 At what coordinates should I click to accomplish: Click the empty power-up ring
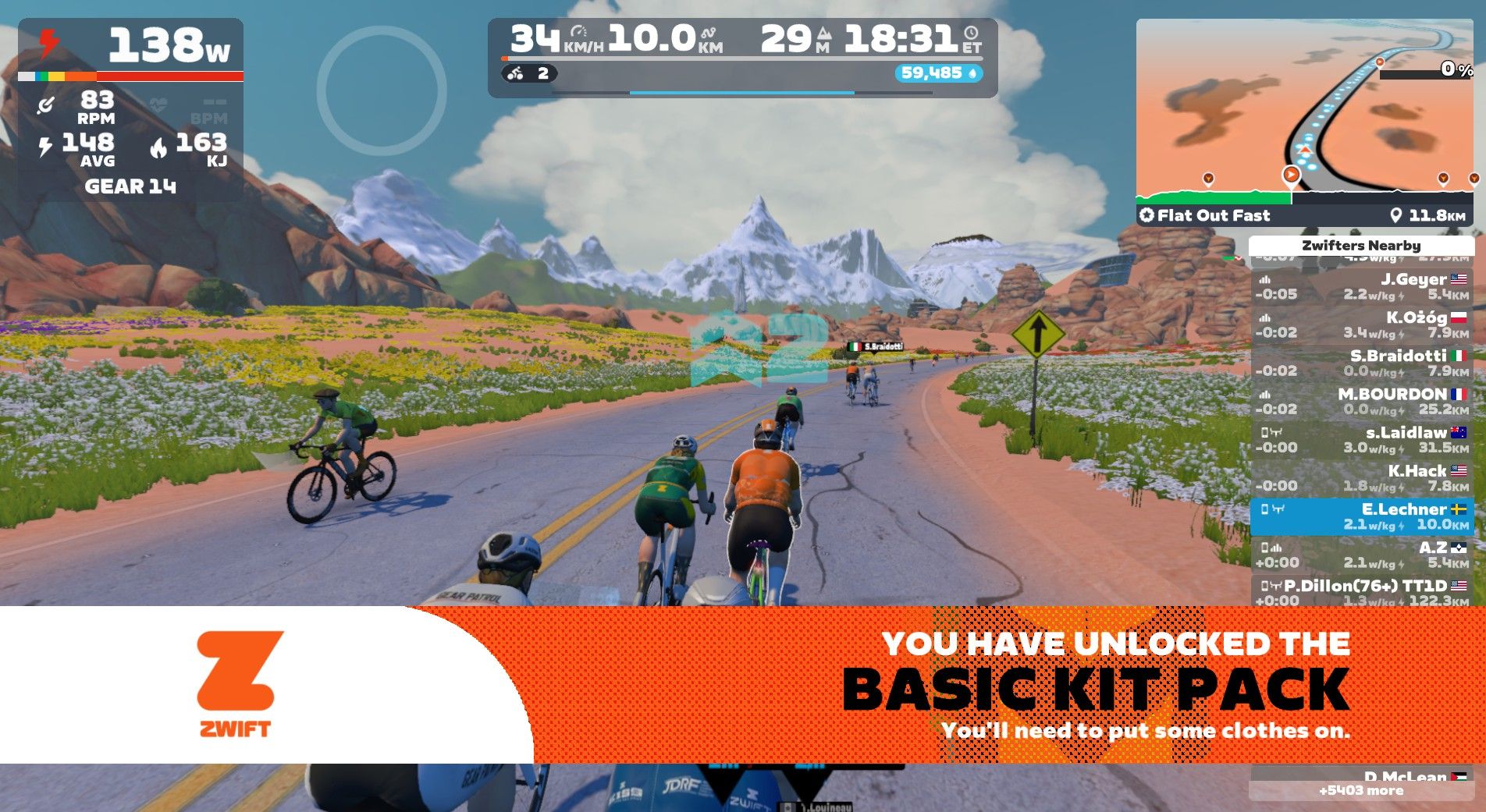pos(382,91)
